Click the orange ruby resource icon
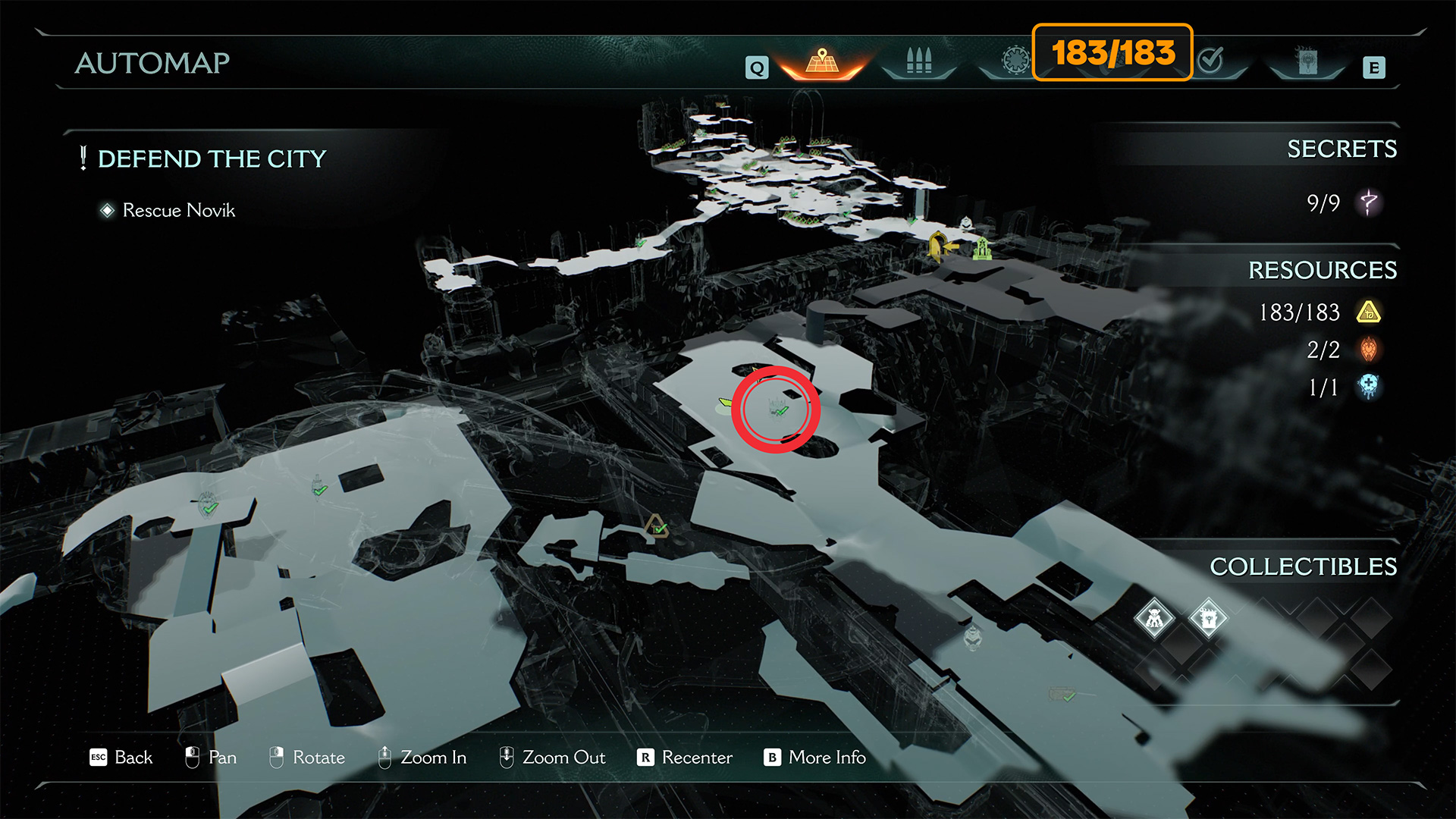1456x819 pixels. 1369,350
